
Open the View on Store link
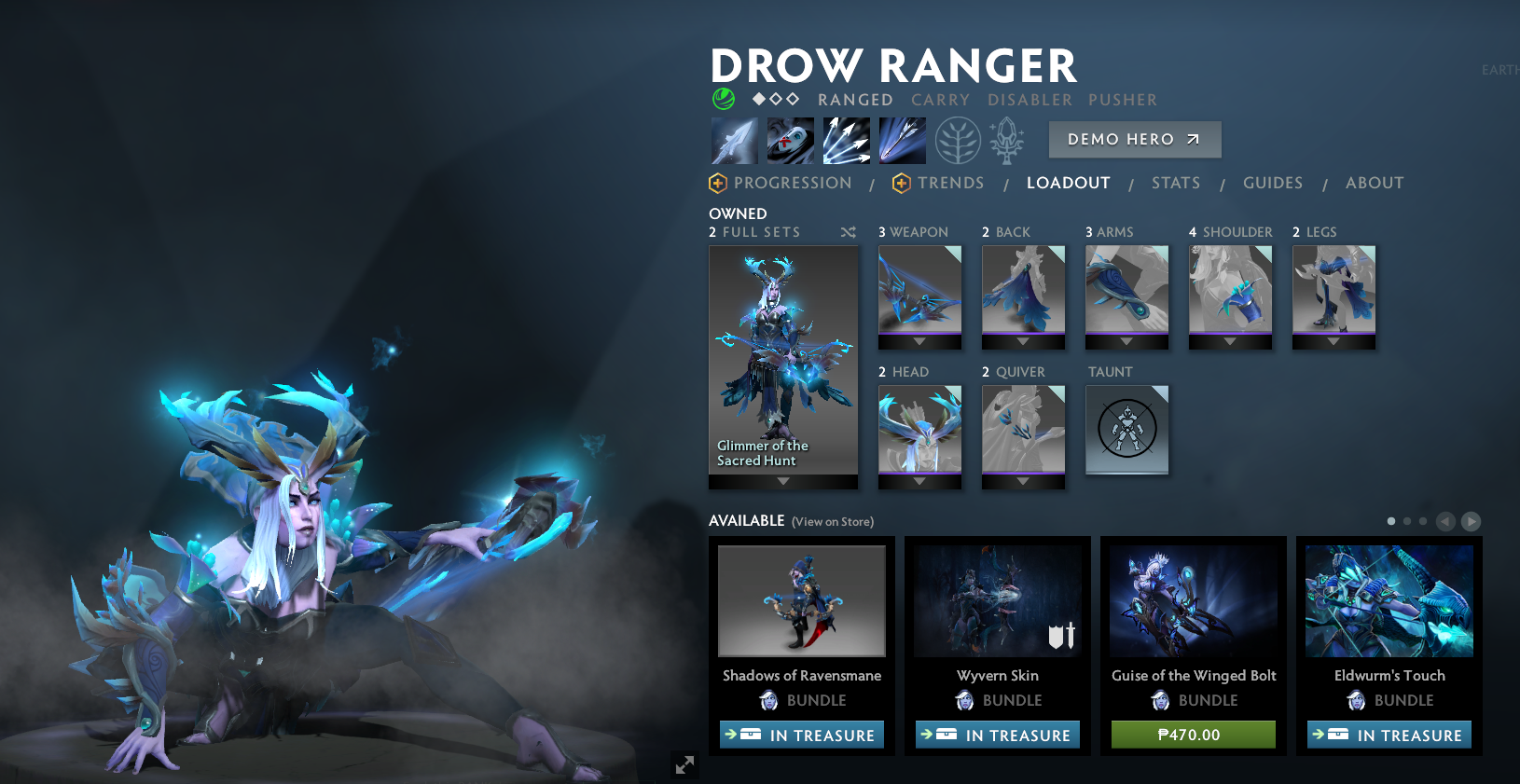click(832, 522)
